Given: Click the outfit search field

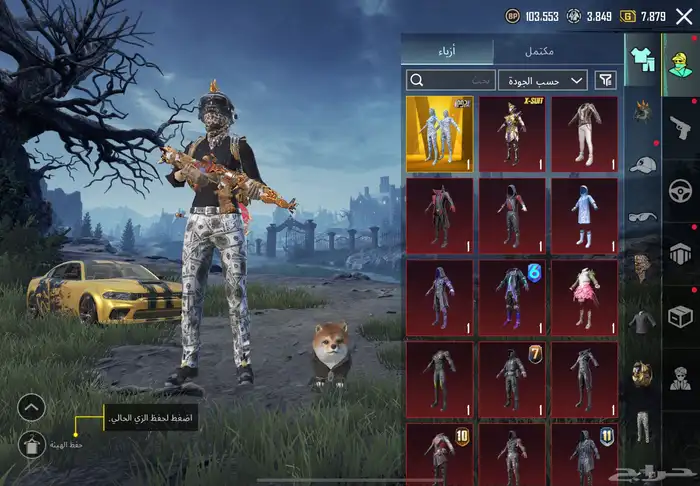Looking at the screenshot, I should pyautogui.click(x=452, y=80).
